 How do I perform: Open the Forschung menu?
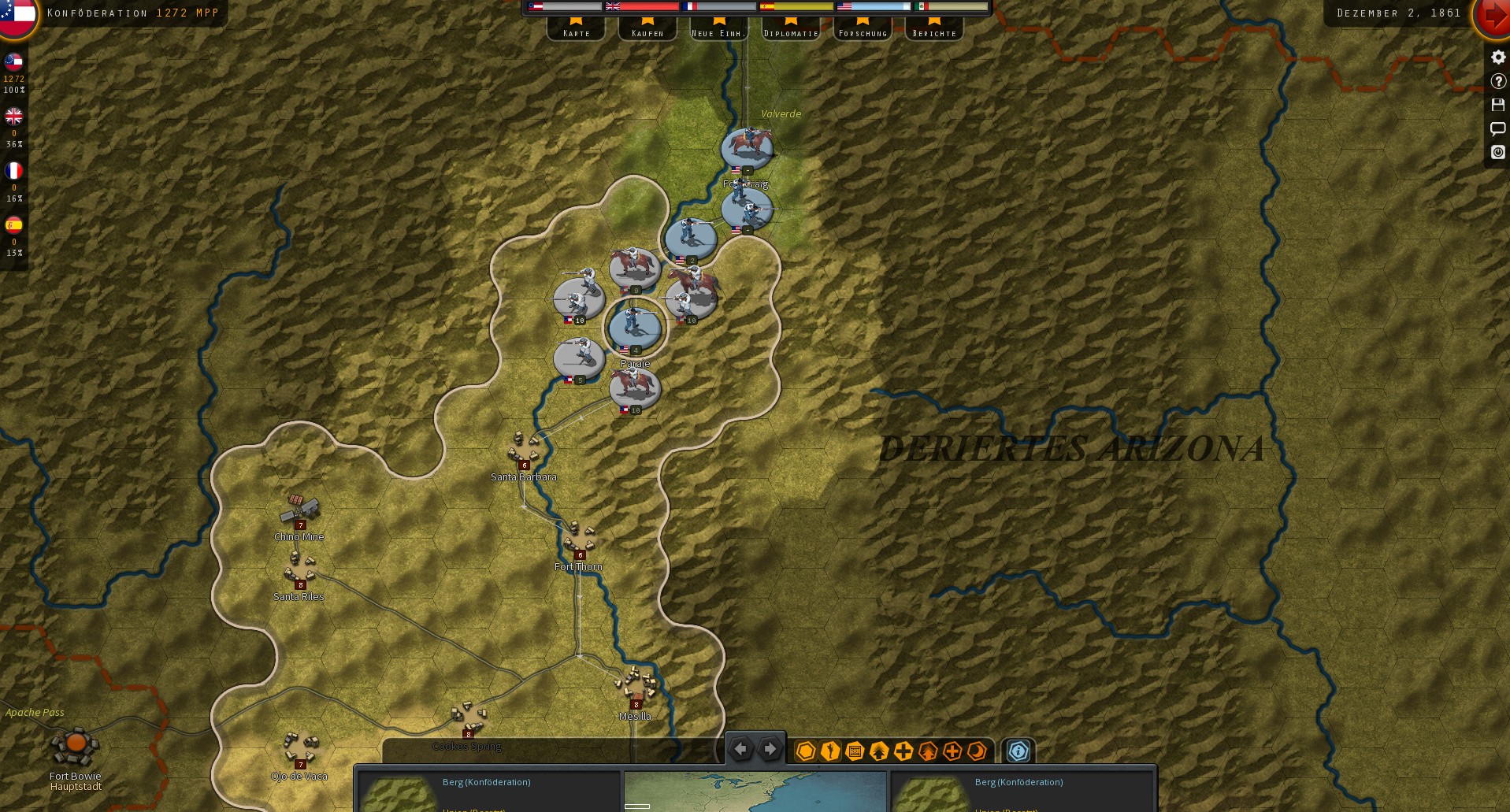pos(862,32)
